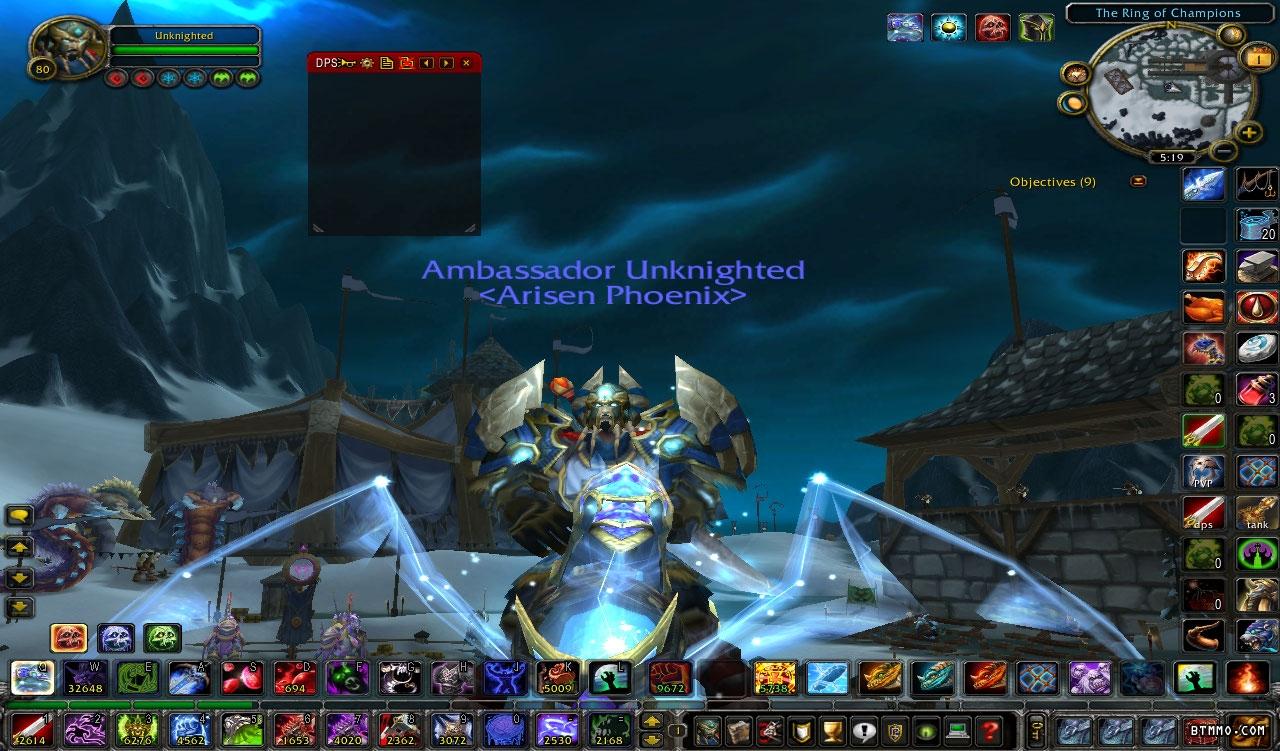The image size is (1280, 751).
Task: Click the action slot labeled PVP
Action: [x=1202, y=472]
